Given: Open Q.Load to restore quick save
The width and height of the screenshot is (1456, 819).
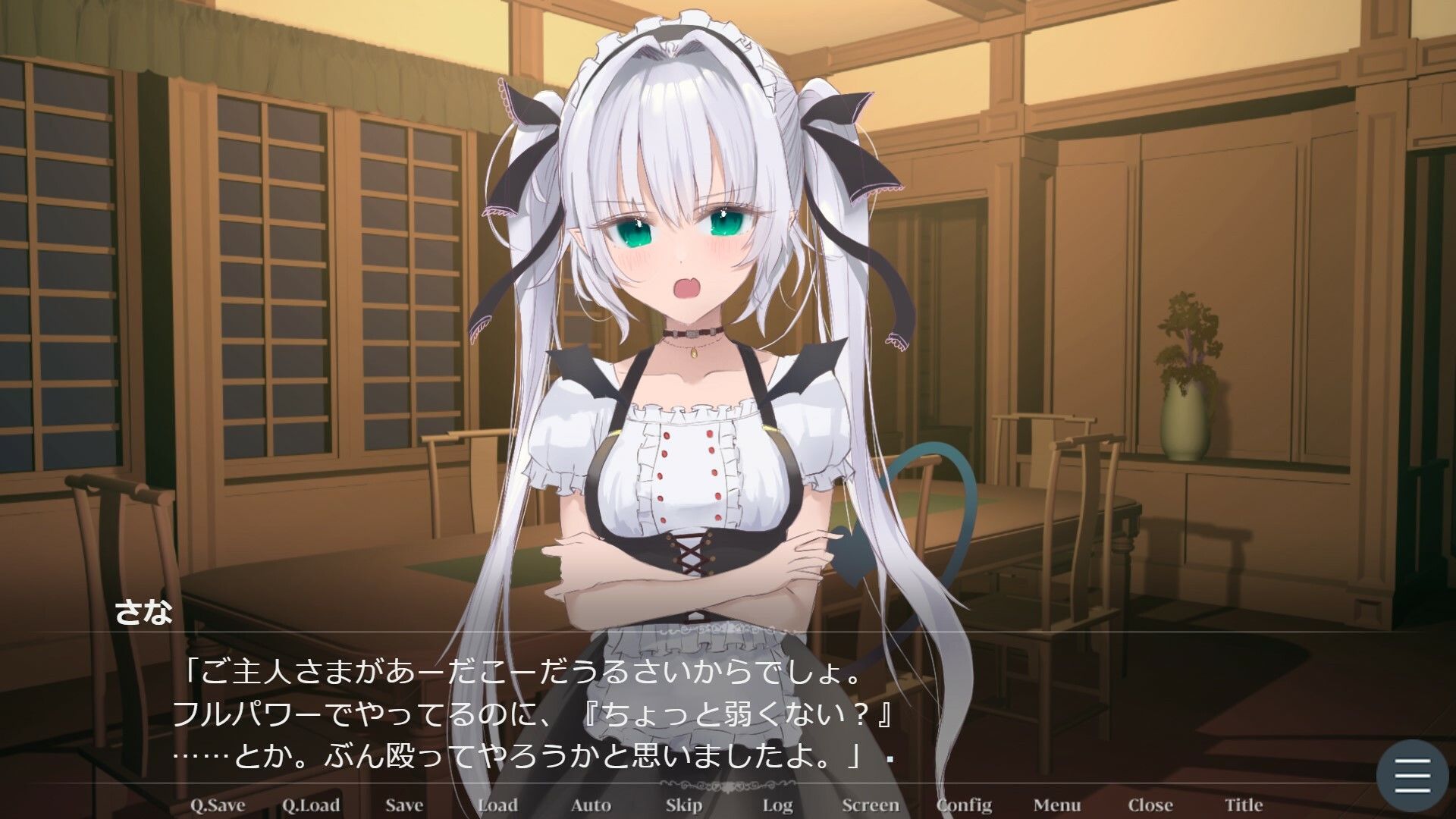Looking at the screenshot, I should click(313, 805).
